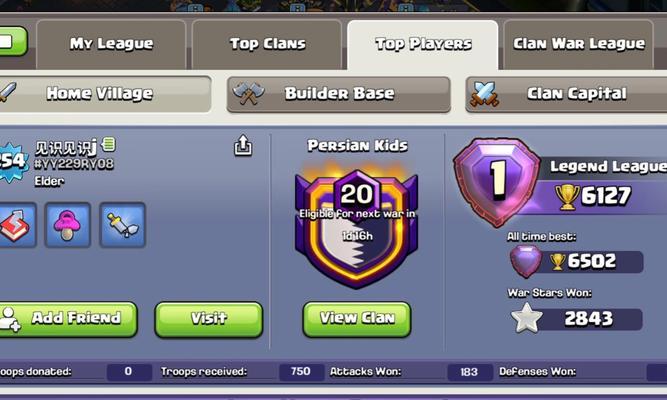Select the Persian Kids clan badge
Screen dimensions: 667x400
[356, 225]
